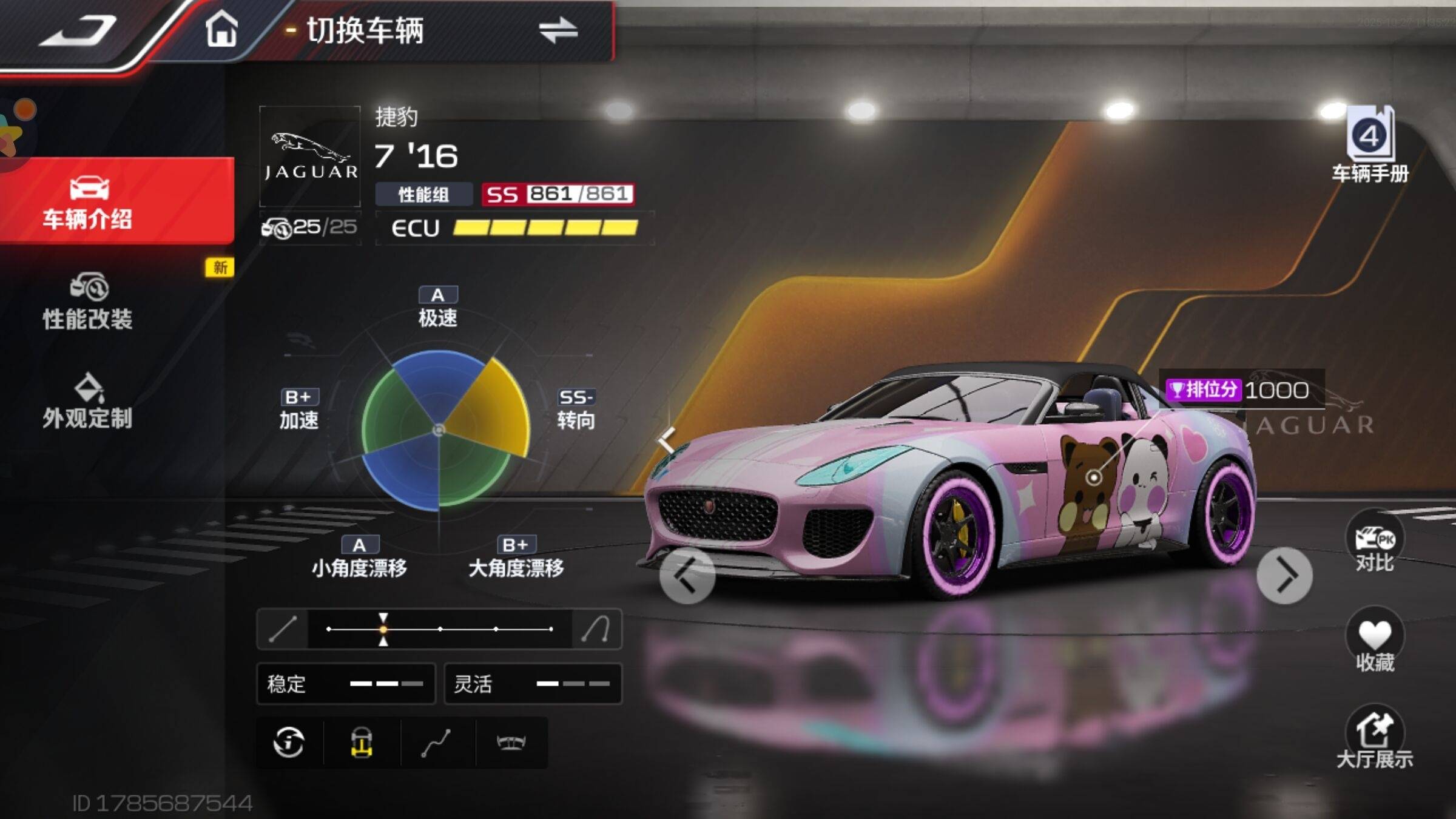
Task: Select the 灵活 handling mode
Action: (x=533, y=684)
